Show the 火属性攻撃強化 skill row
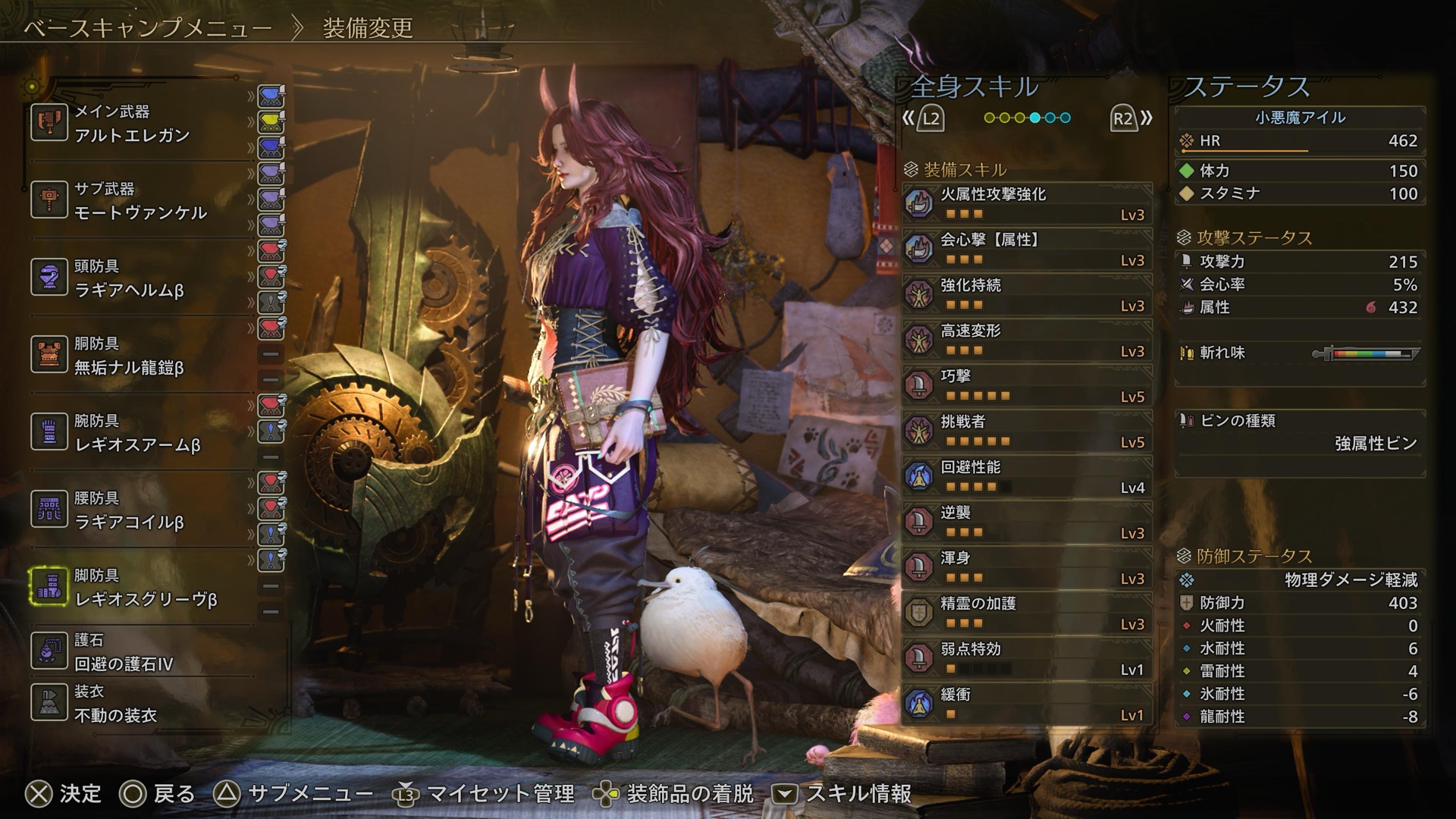 click(1028, 204)
